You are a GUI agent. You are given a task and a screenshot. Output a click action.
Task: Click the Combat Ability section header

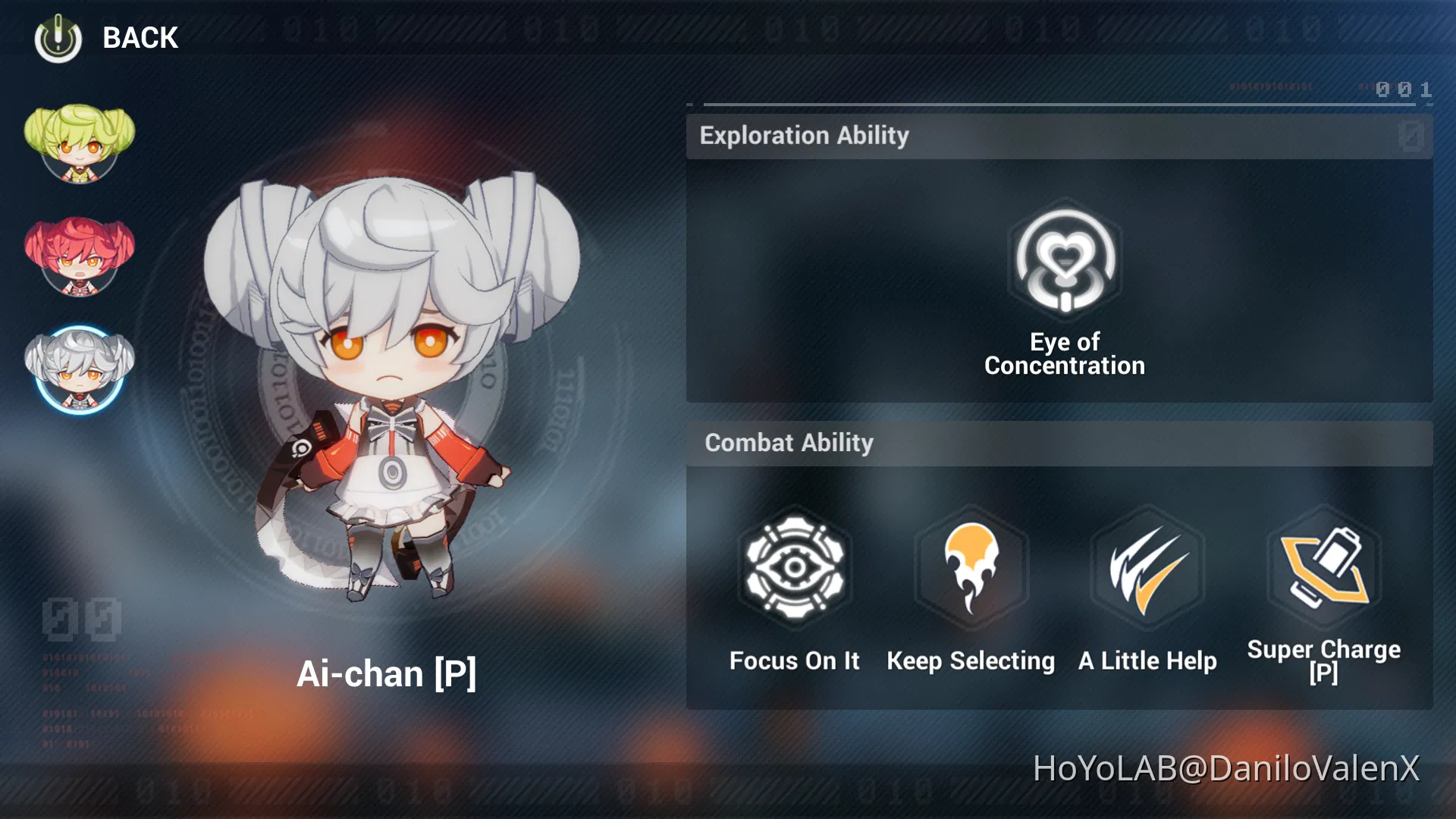(789, 443)
